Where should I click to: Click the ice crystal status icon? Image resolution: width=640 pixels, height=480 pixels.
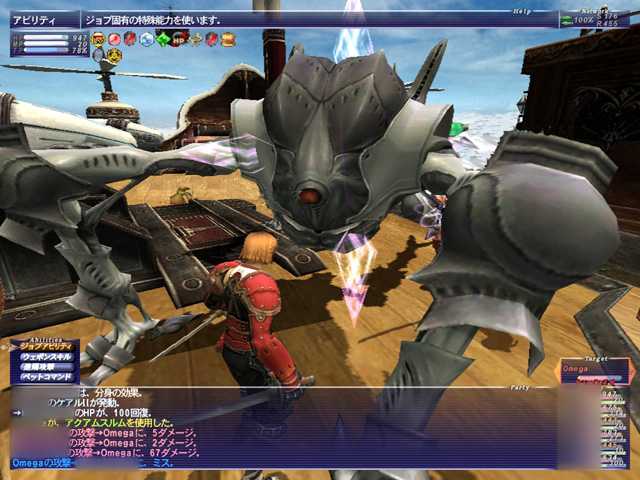[x=147, y=39]
